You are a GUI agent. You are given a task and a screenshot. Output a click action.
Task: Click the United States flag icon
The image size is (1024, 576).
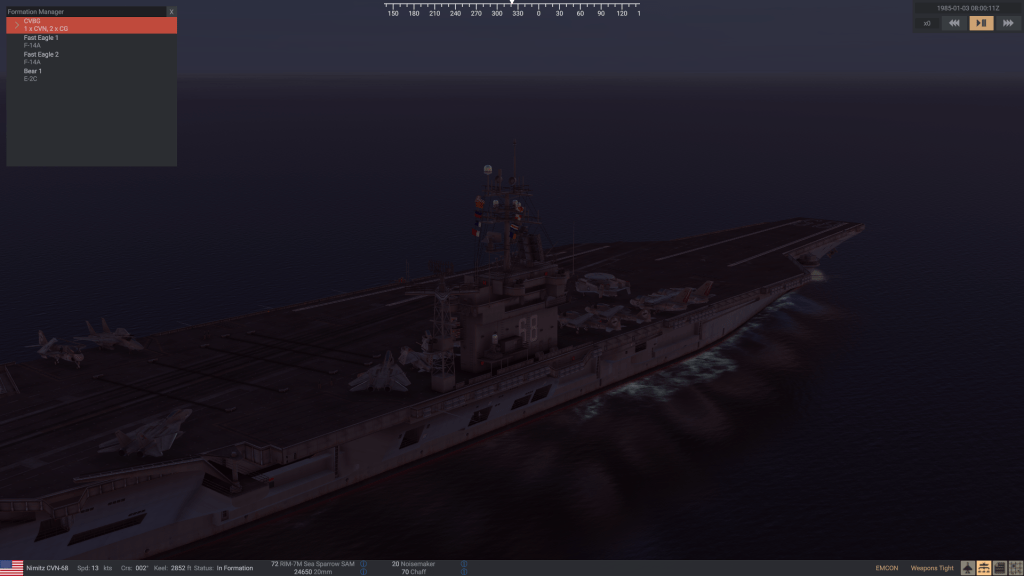(12, 567)
